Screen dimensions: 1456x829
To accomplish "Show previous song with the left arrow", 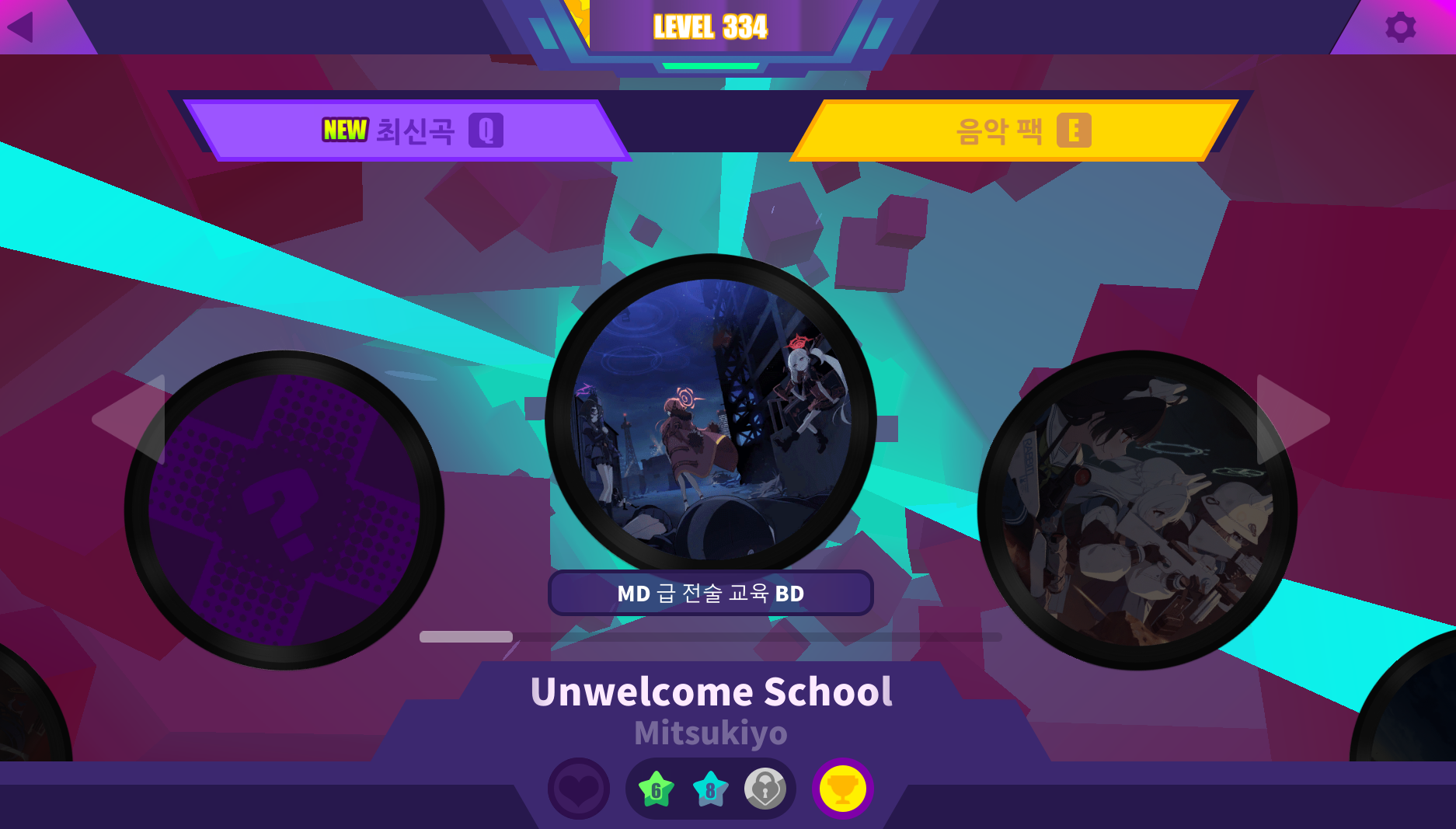I will (131, 420).
